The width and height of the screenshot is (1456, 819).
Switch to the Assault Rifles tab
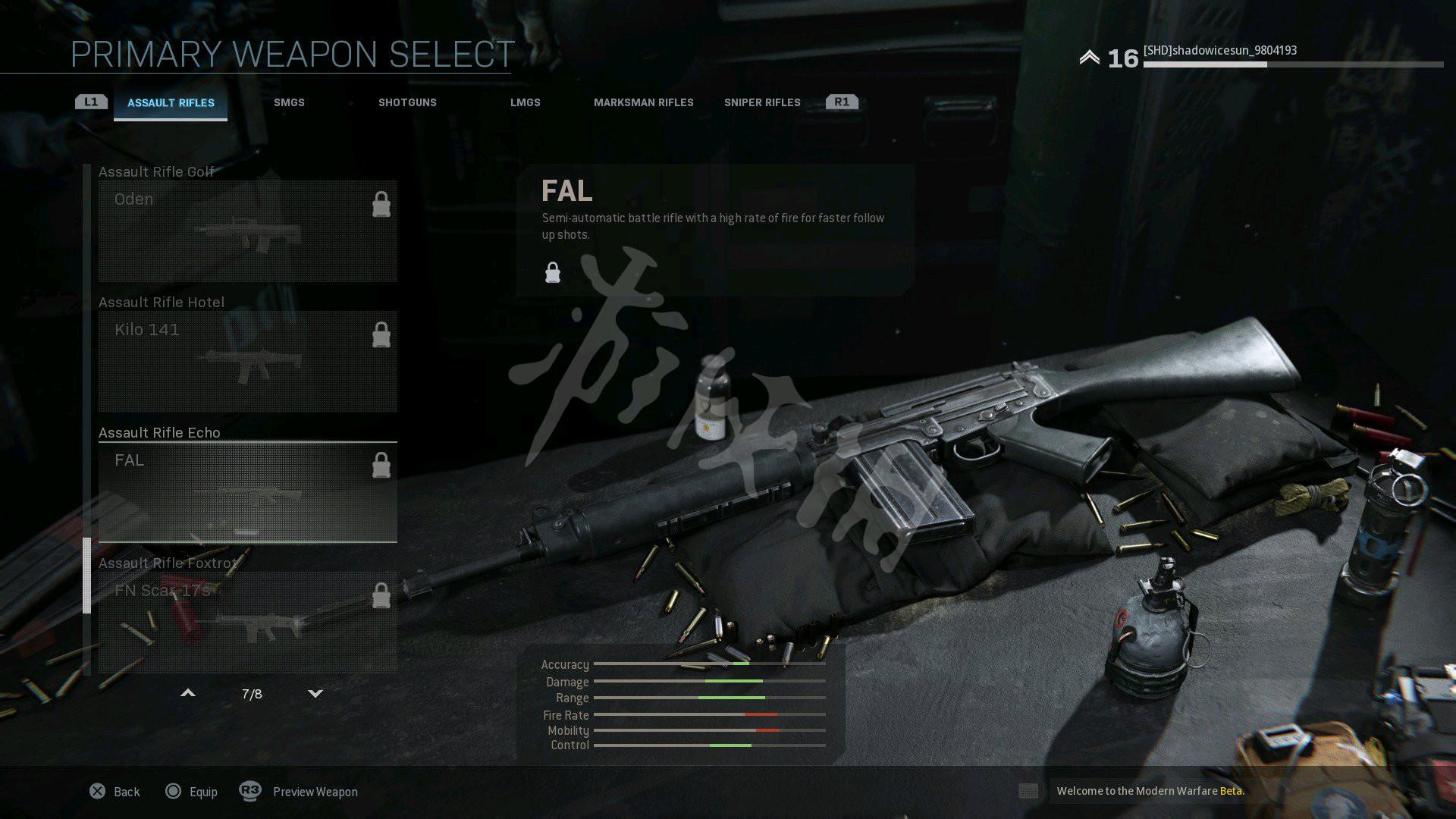click(x=171, y=103)
